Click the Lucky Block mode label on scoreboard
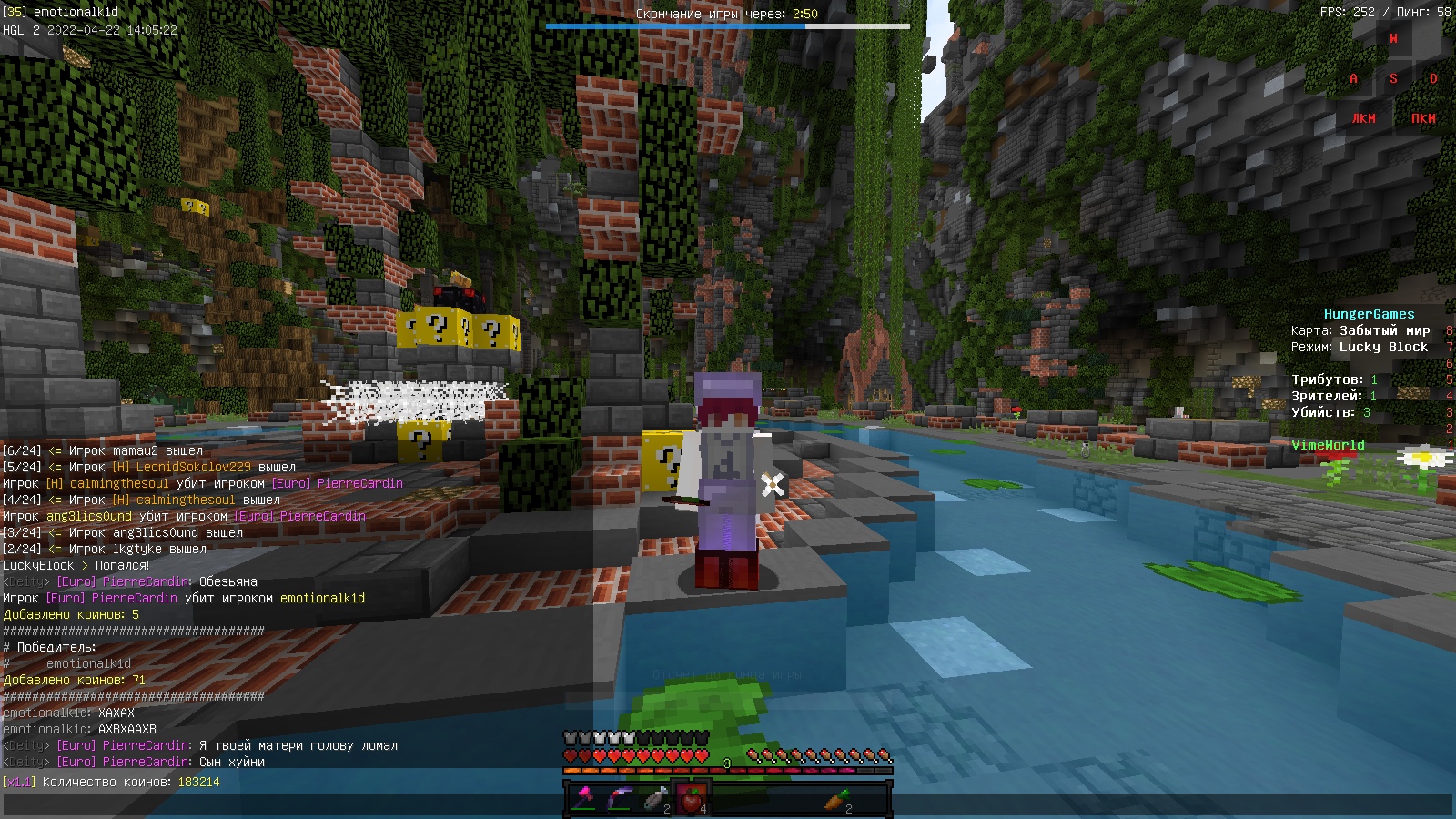 click(x=1383, y=347)
